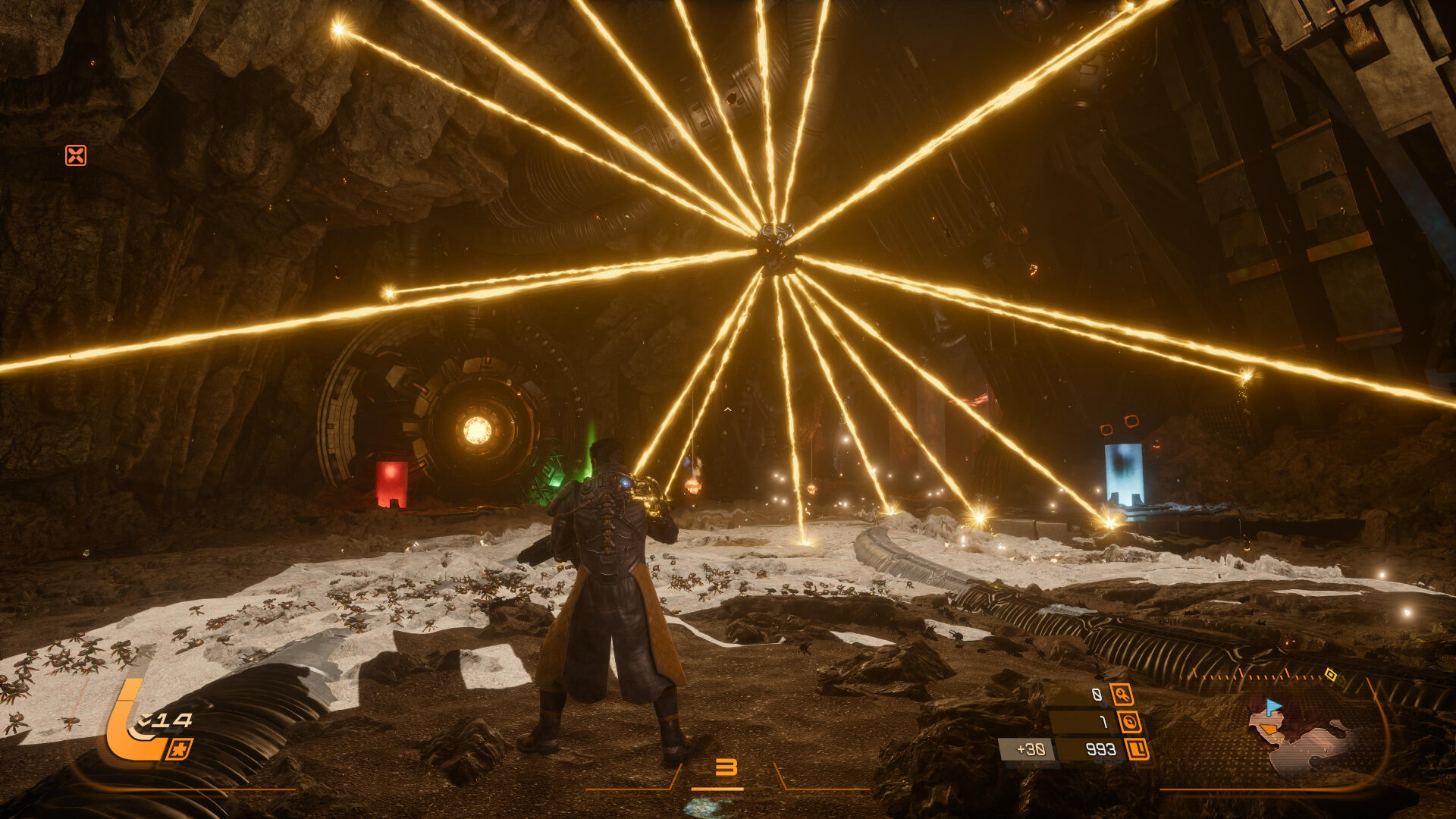Image resolution: width=1456 pixels, height=819 pixels.
Task: Select the health pack icon under the 14 counter
Action: (179, 749)
